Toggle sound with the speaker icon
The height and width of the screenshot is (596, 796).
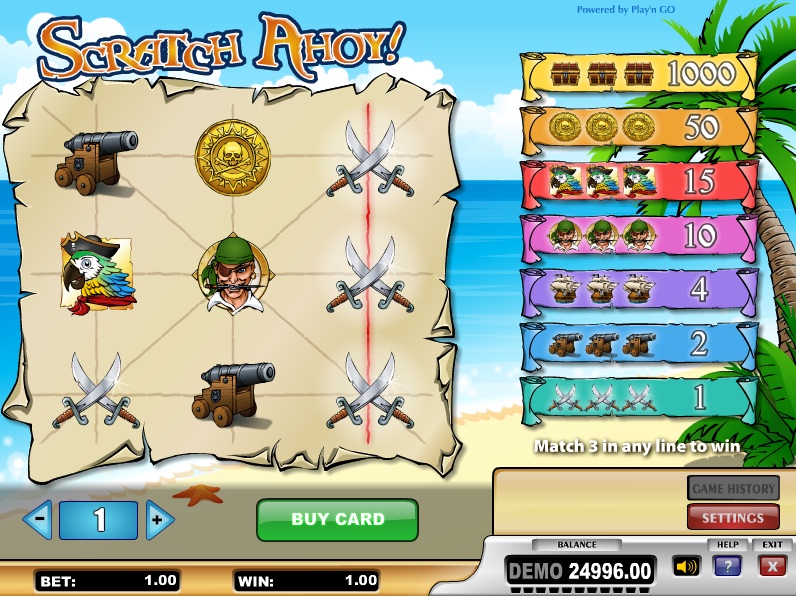tap(685, 567)
